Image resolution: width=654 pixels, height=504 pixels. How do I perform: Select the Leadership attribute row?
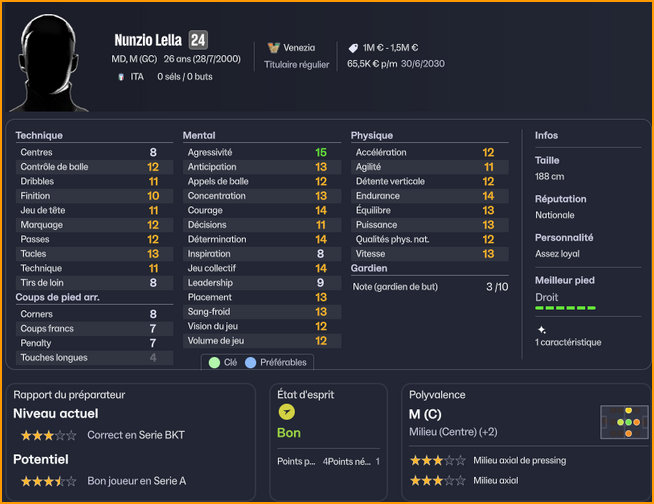pyautogui.click(x=257, y=283)
